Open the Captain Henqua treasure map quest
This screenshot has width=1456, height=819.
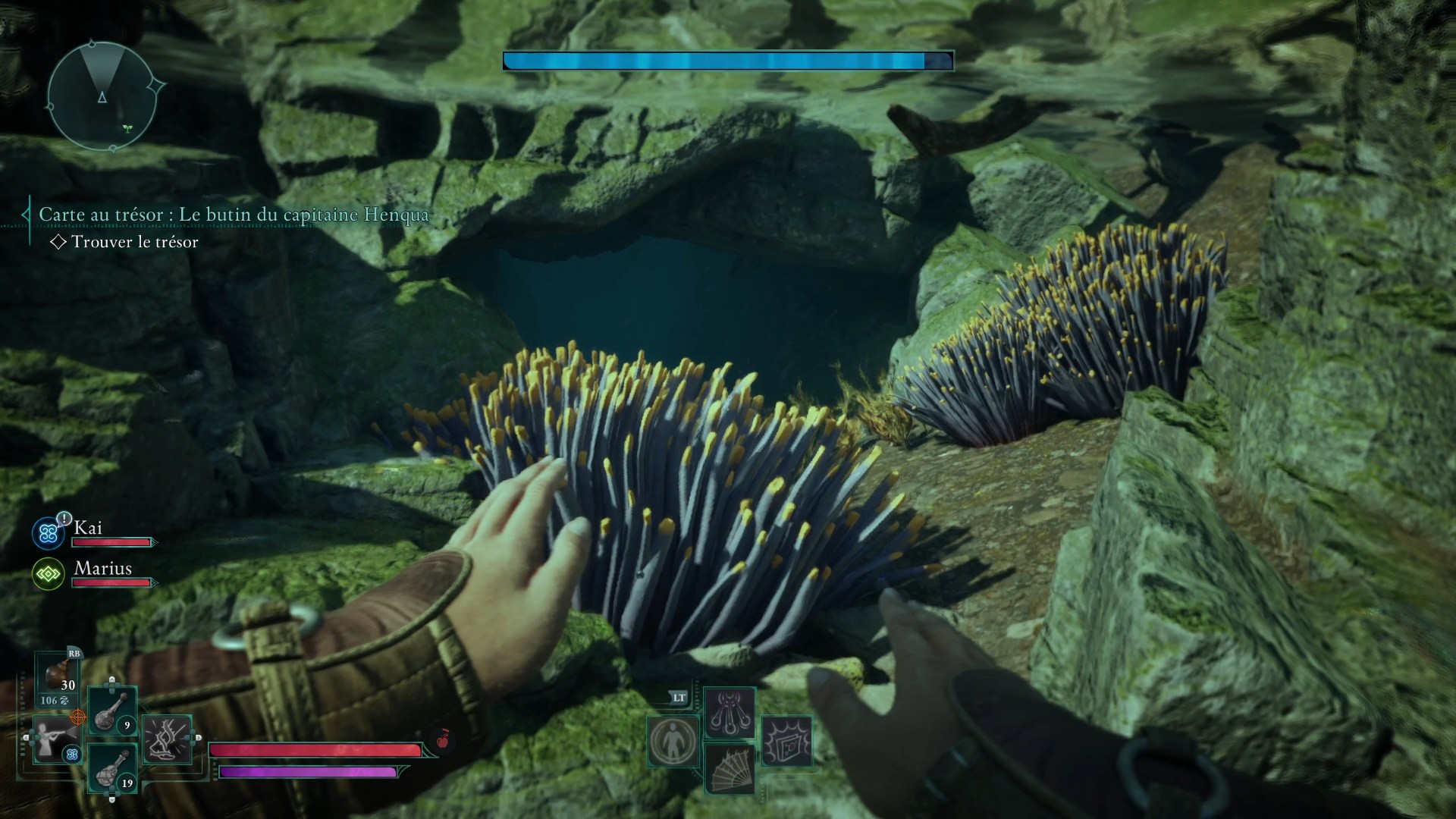[x=234, y=215]
